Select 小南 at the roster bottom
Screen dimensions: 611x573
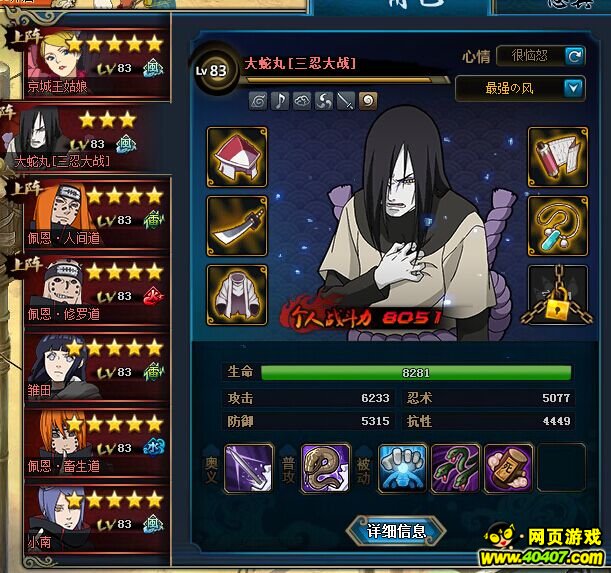89,514
